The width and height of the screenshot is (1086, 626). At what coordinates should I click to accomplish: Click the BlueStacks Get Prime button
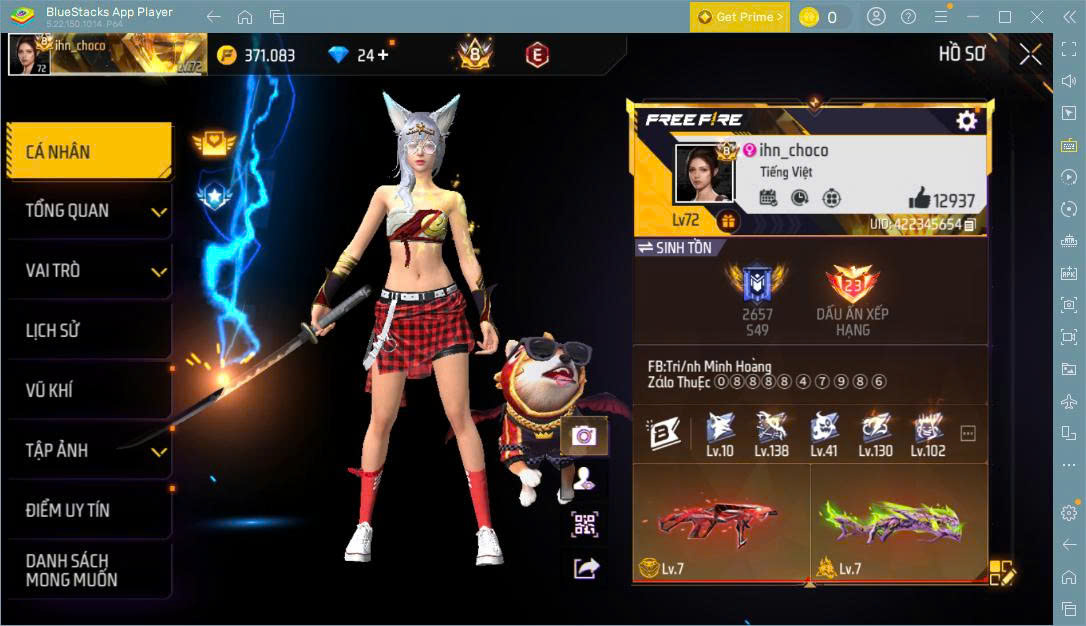click(739, 17)
